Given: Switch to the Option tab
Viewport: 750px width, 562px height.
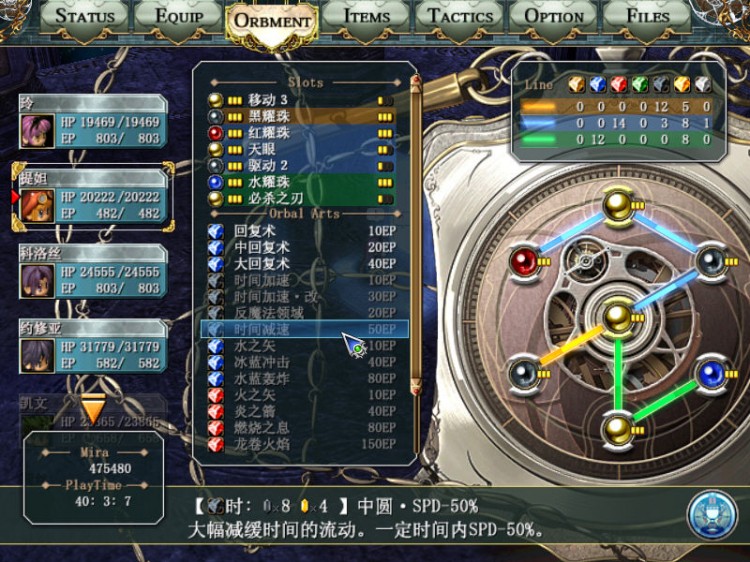Looking at the screenshot, I should click(x=554, y=16).
